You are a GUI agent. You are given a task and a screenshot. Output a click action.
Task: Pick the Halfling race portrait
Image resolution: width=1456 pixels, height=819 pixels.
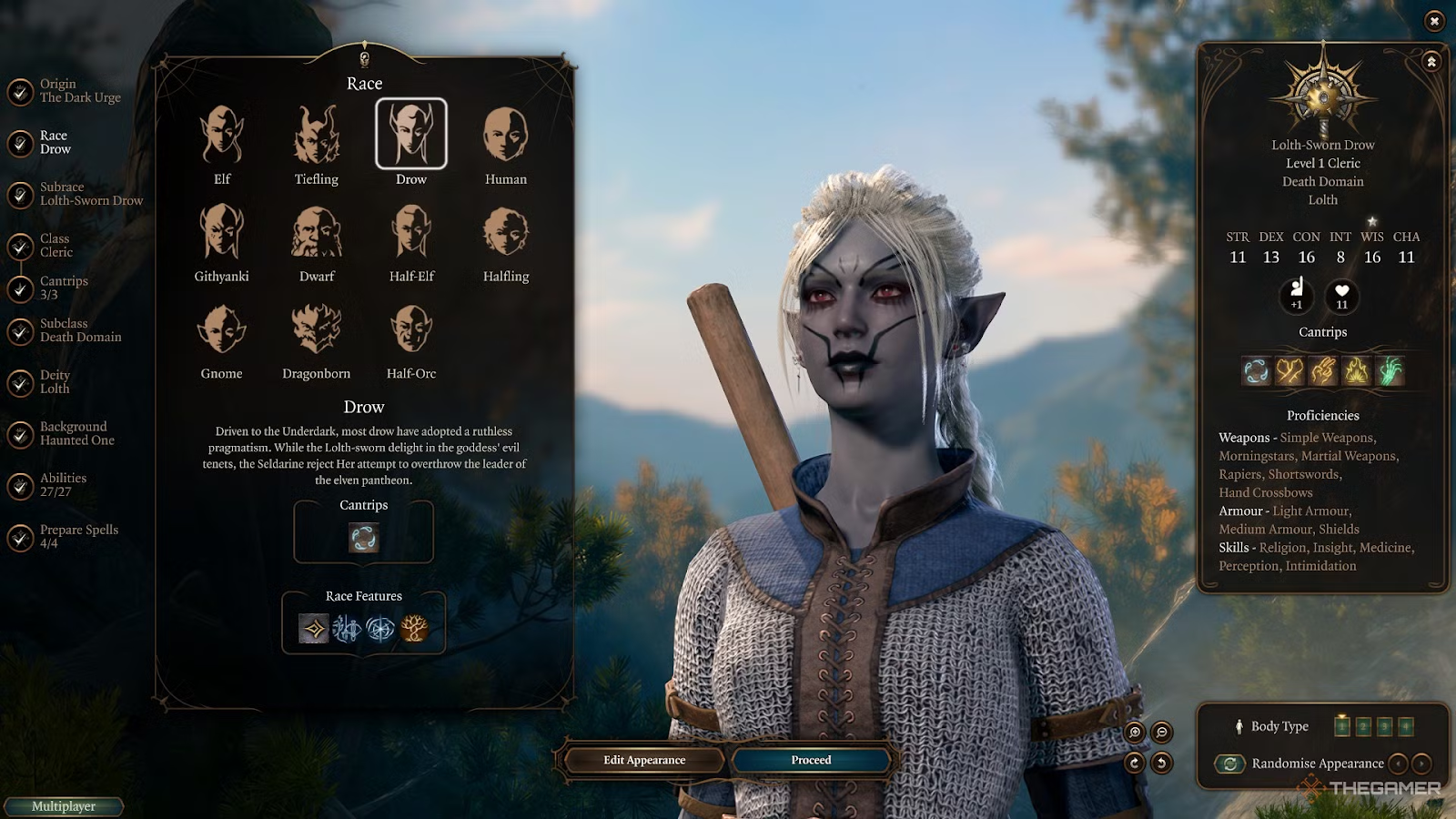pos(505,233)
